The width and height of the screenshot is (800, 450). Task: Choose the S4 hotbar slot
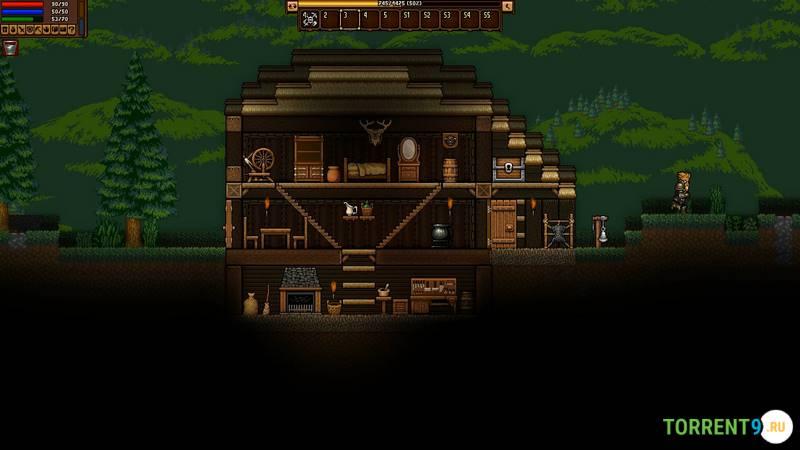(x=469, y=19)
